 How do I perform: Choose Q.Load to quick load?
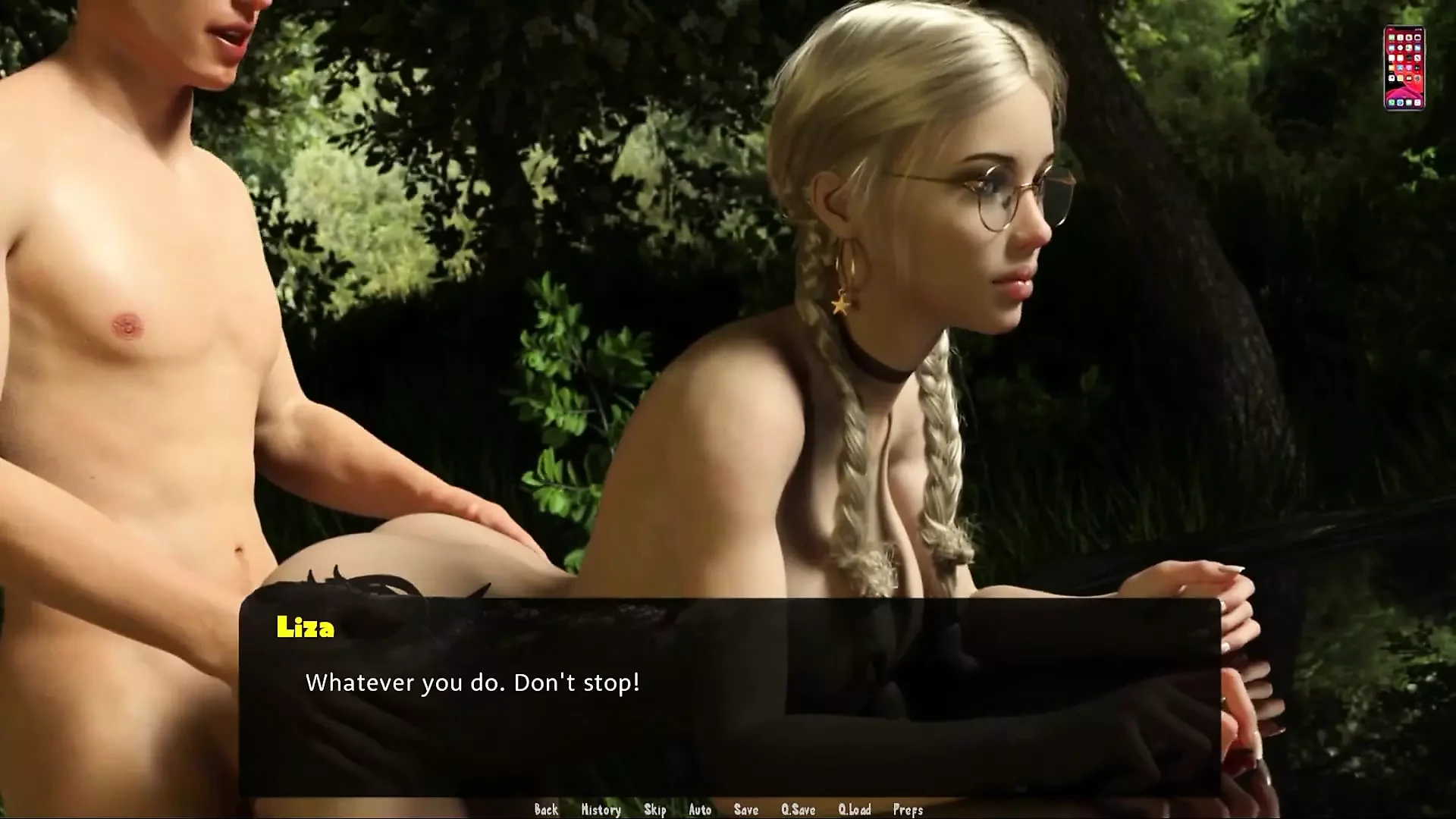pos(855,810)
